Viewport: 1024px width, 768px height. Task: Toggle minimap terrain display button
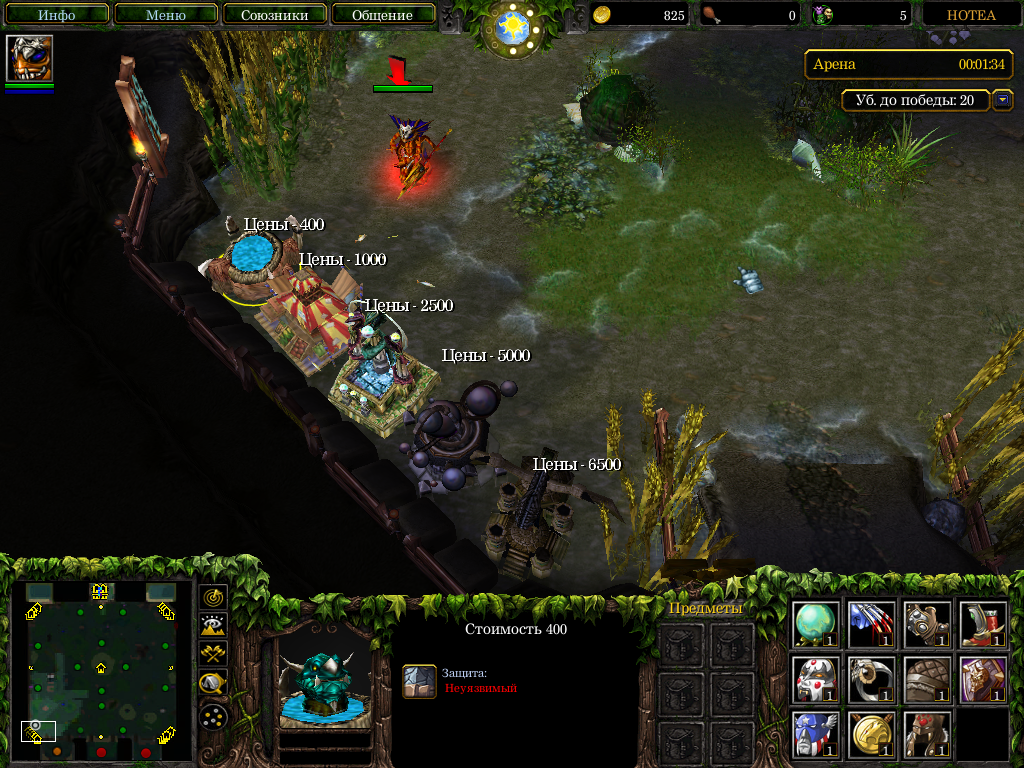[x=213, y=626]
